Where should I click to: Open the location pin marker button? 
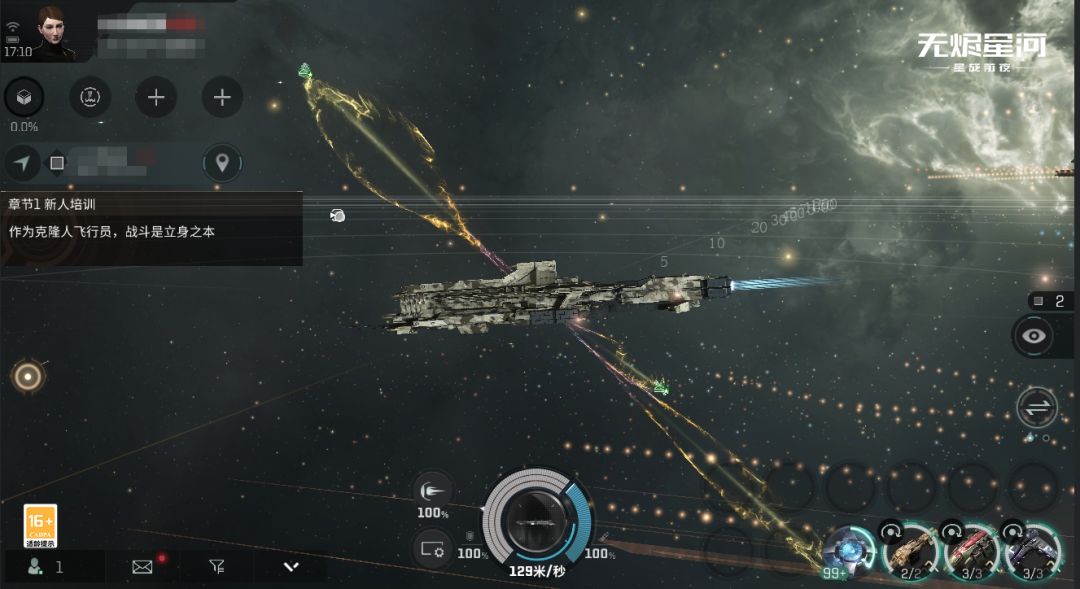tap(222, 162)
